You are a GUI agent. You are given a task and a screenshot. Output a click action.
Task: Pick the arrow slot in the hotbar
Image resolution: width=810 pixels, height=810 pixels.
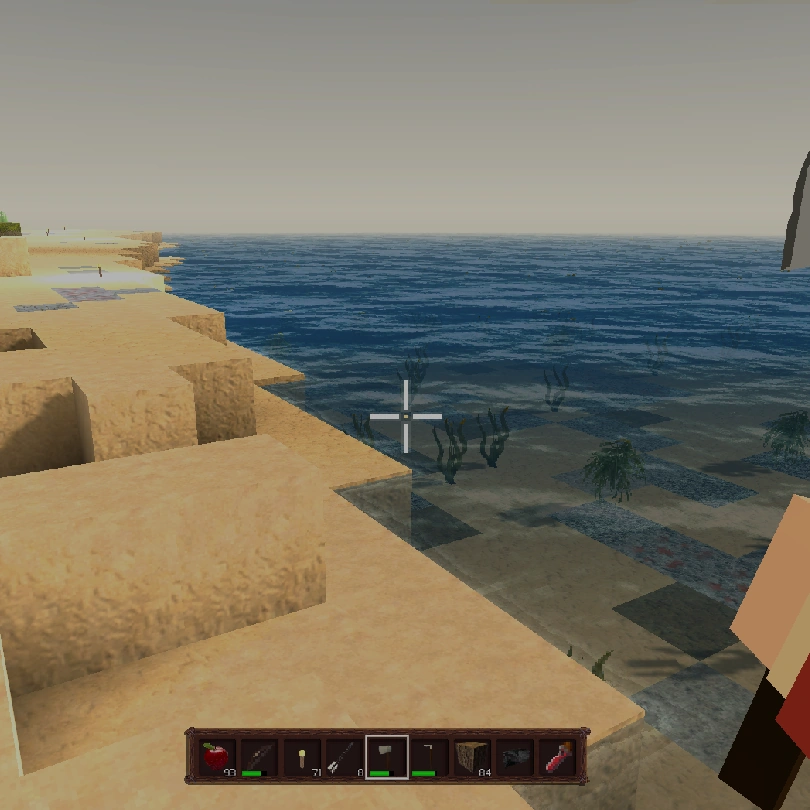point(343,757)
